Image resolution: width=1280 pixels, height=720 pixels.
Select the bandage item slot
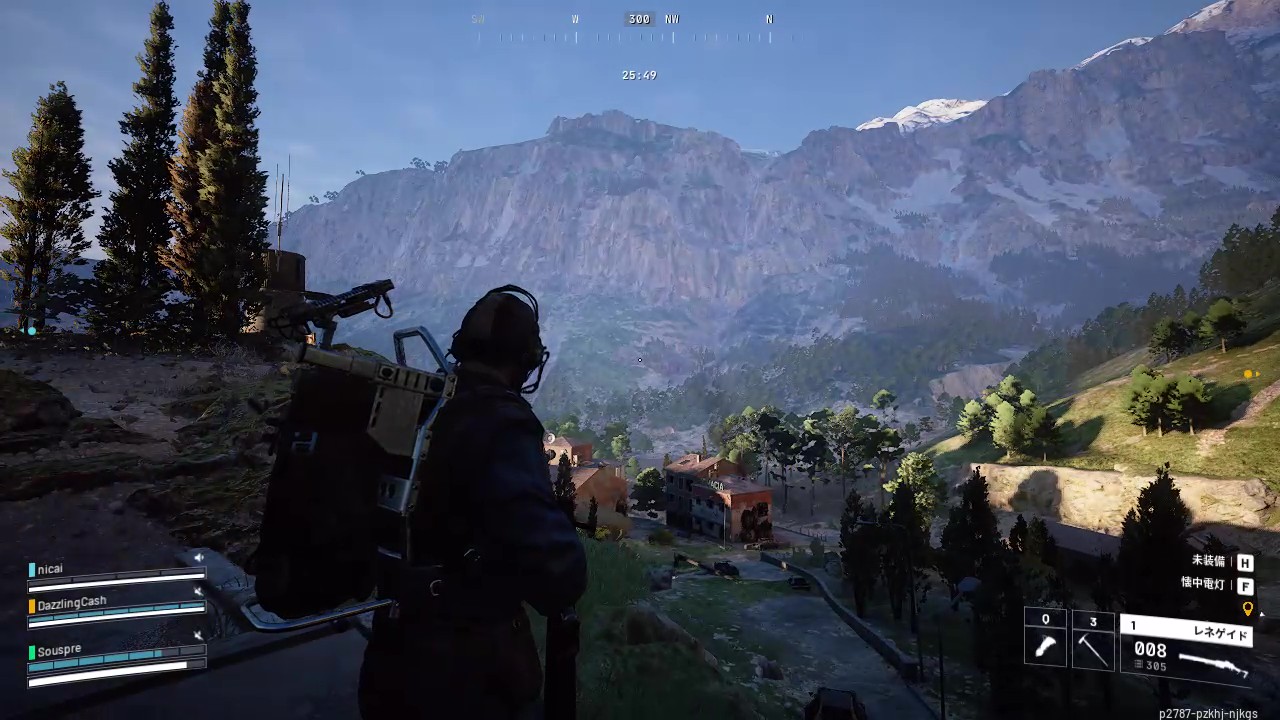[x=1045, y=641]
